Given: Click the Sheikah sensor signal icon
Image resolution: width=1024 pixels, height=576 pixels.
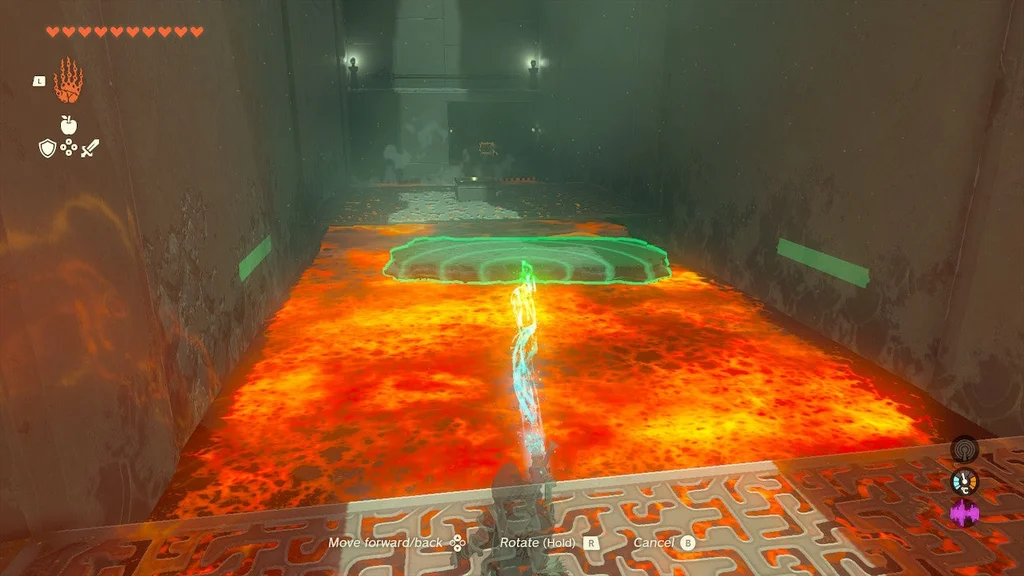Looking at the screenshot, I should (964, 450).
